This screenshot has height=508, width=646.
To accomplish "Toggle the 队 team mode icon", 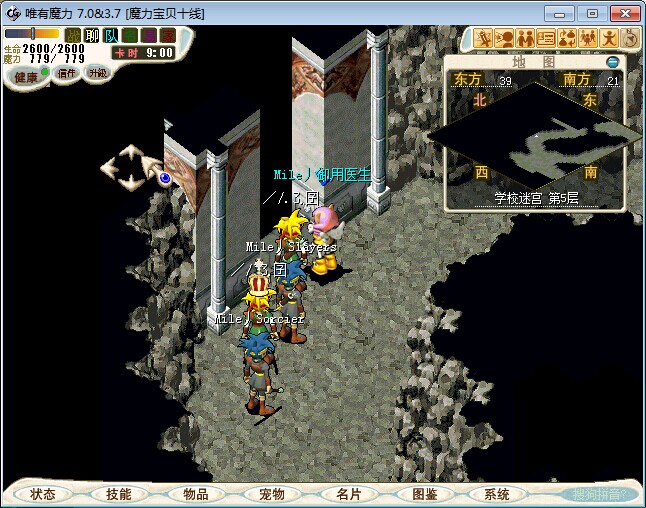I will pyautogui.click(x=110, y=35).
